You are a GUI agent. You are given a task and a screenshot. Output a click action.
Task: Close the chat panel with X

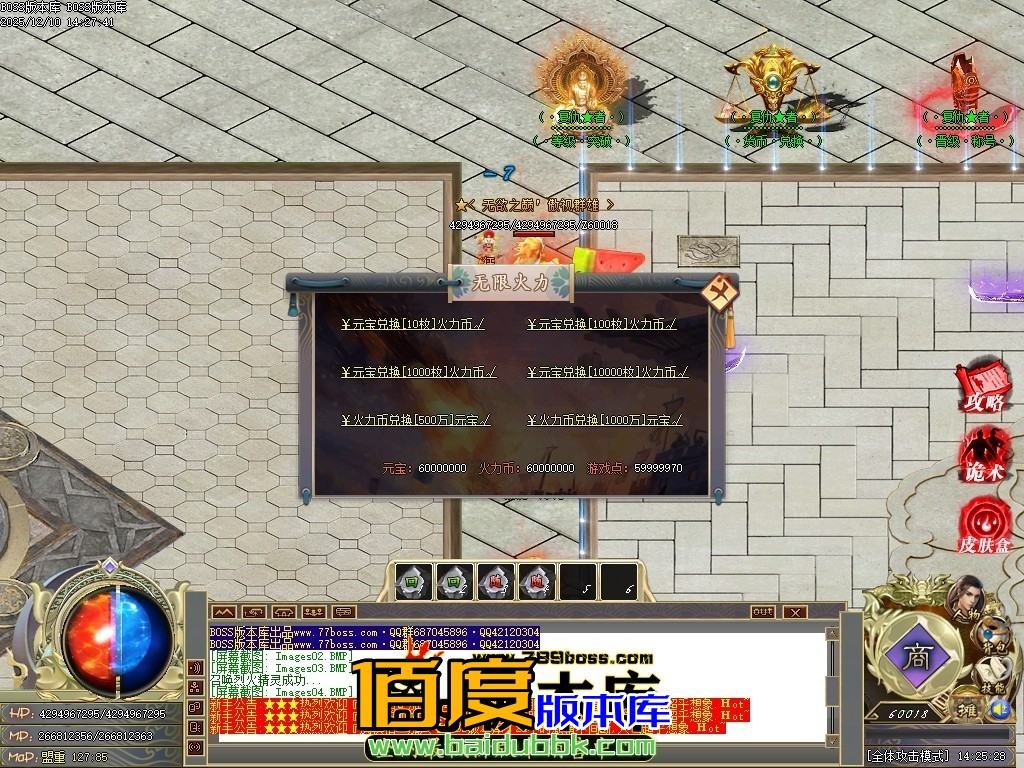point(795,611)
